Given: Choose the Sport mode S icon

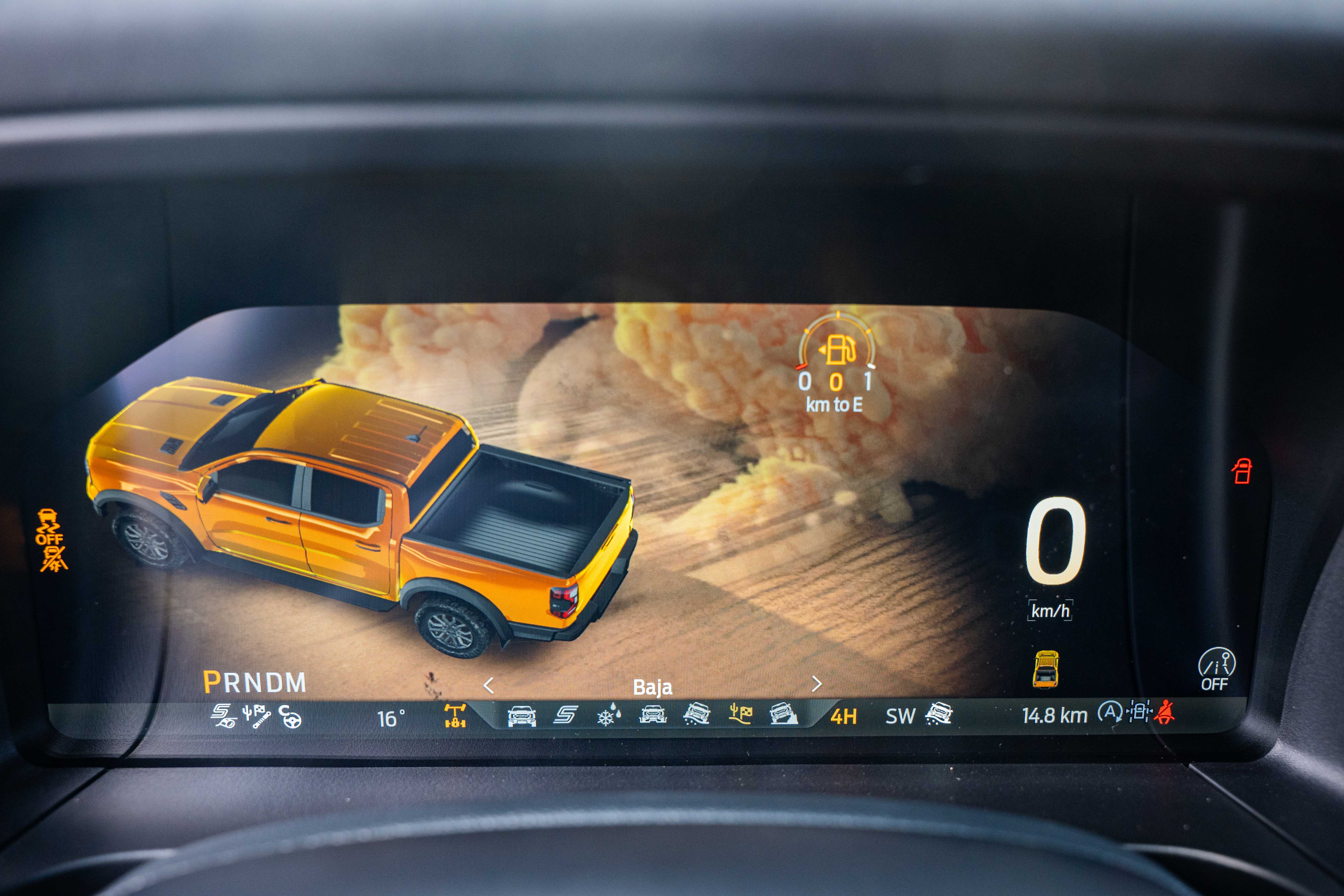Looking at the screenshot, I should click(x=565, y=715).
